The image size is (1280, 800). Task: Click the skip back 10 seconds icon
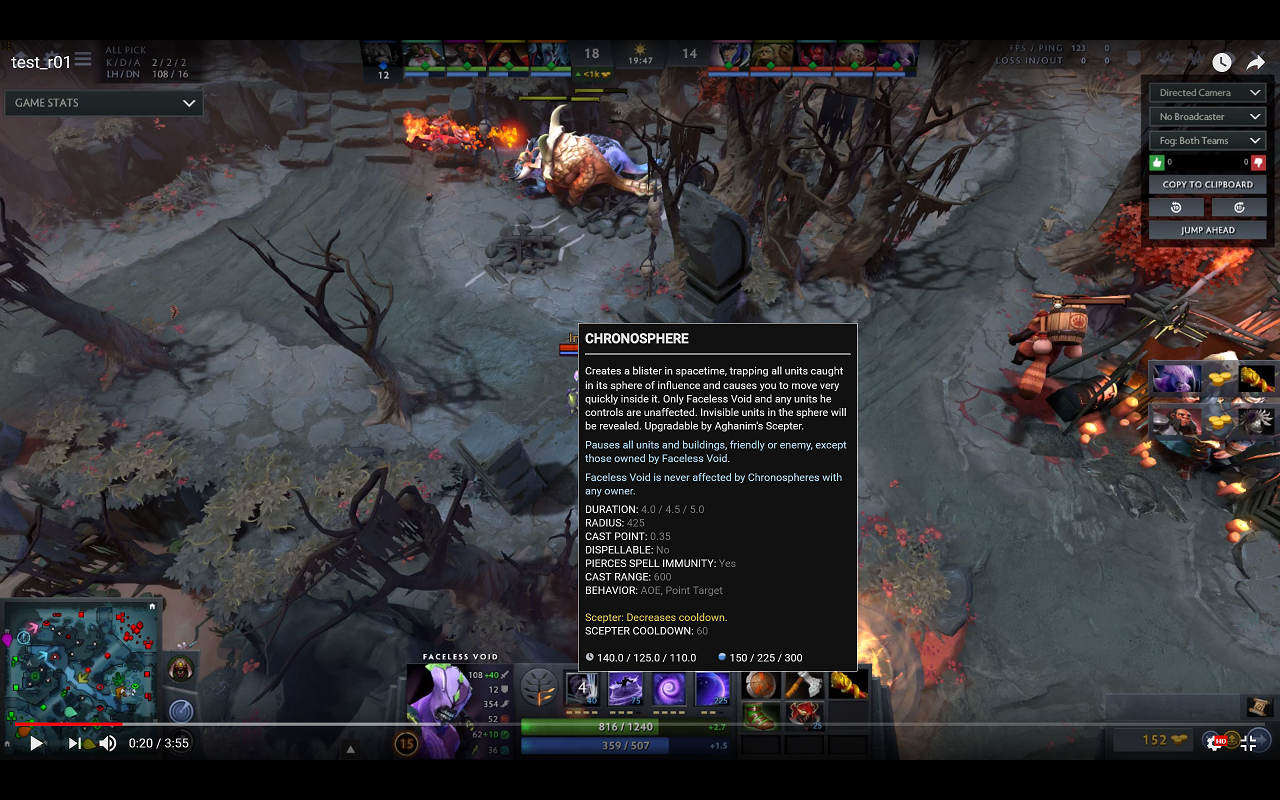[1176, 207]
